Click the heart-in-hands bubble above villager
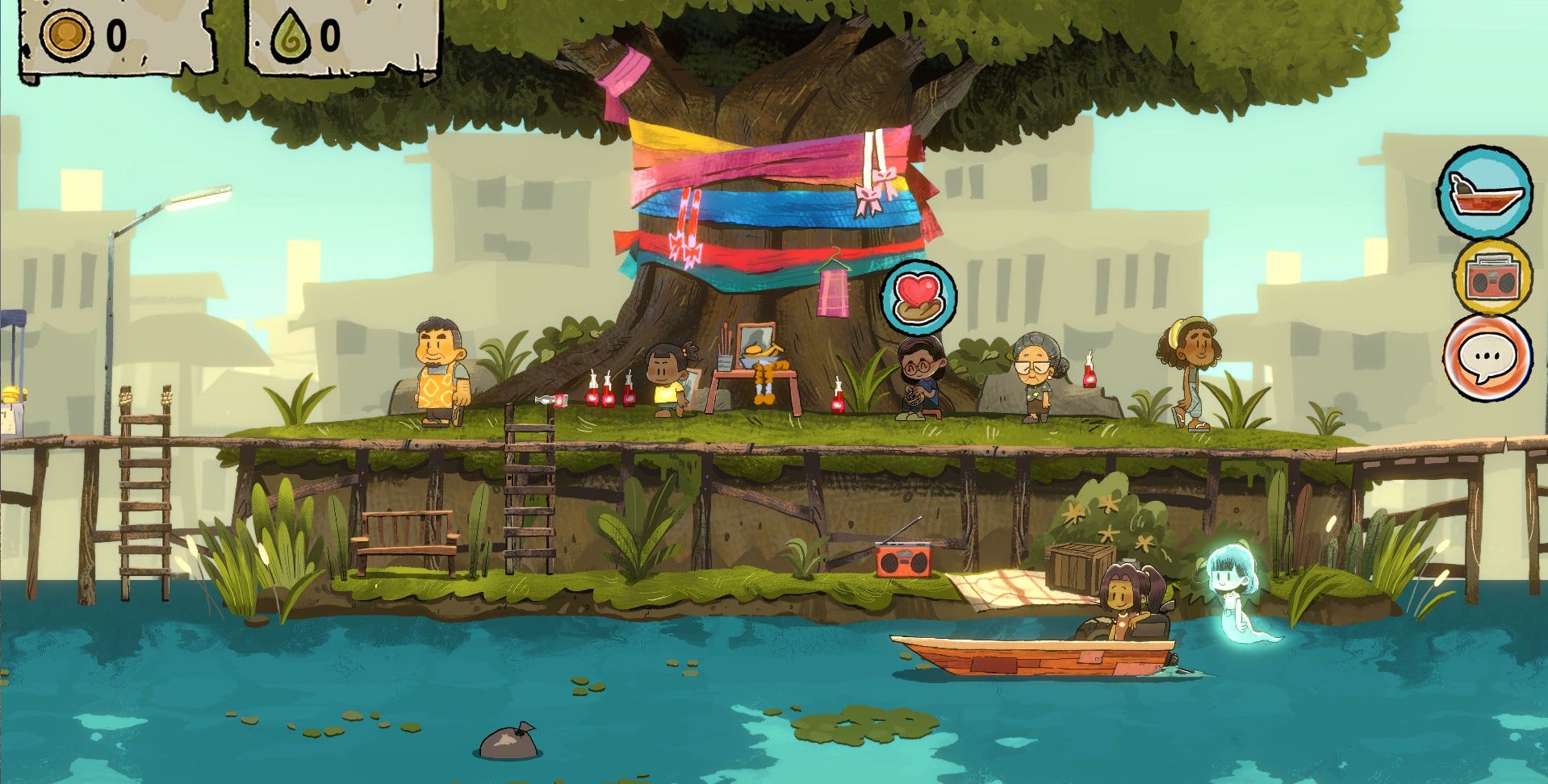1548x784 pixels. click(919, 295)
